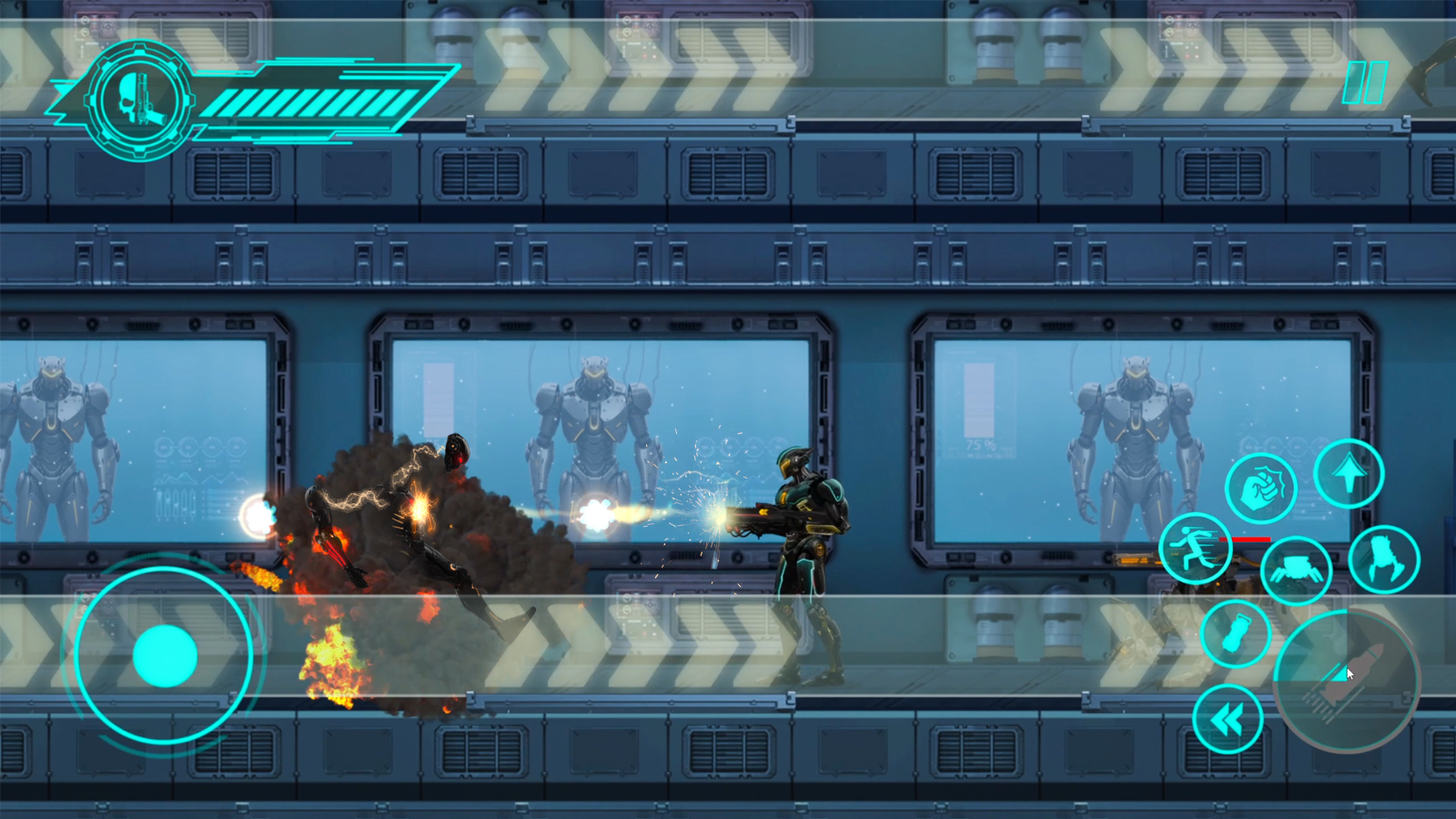Viewport: 1456px width, 819px height.
Task: Use the claw robot ability
Action: 1383,560
